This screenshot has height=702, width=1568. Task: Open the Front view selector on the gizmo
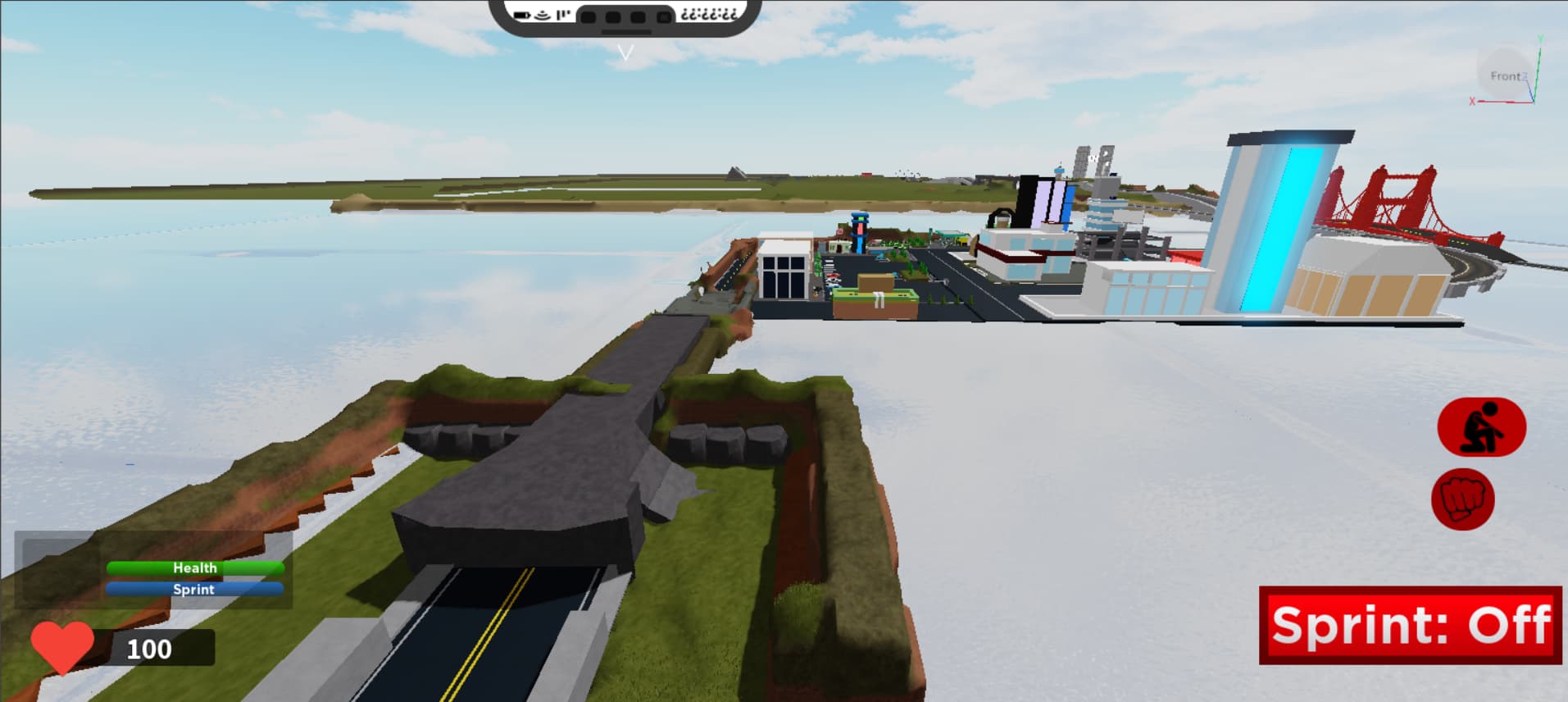pyautogui.click(x=1506, y=75)
